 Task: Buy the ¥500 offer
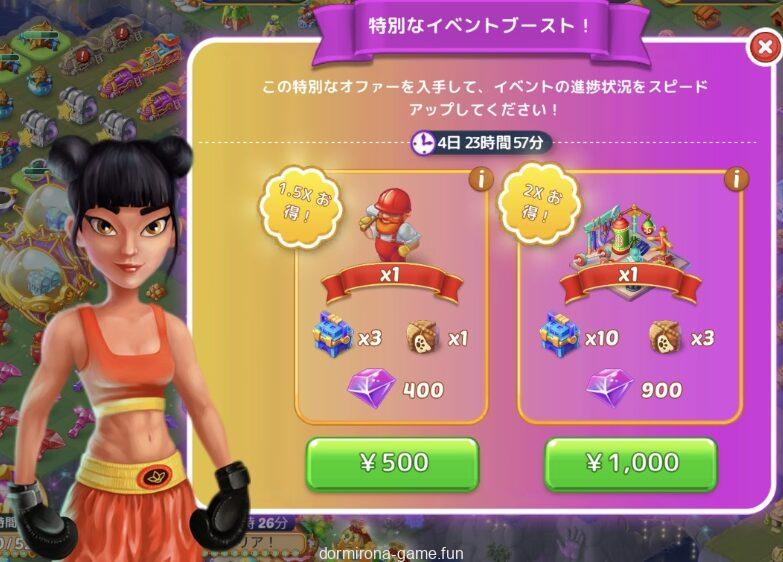tap(392, 463)
